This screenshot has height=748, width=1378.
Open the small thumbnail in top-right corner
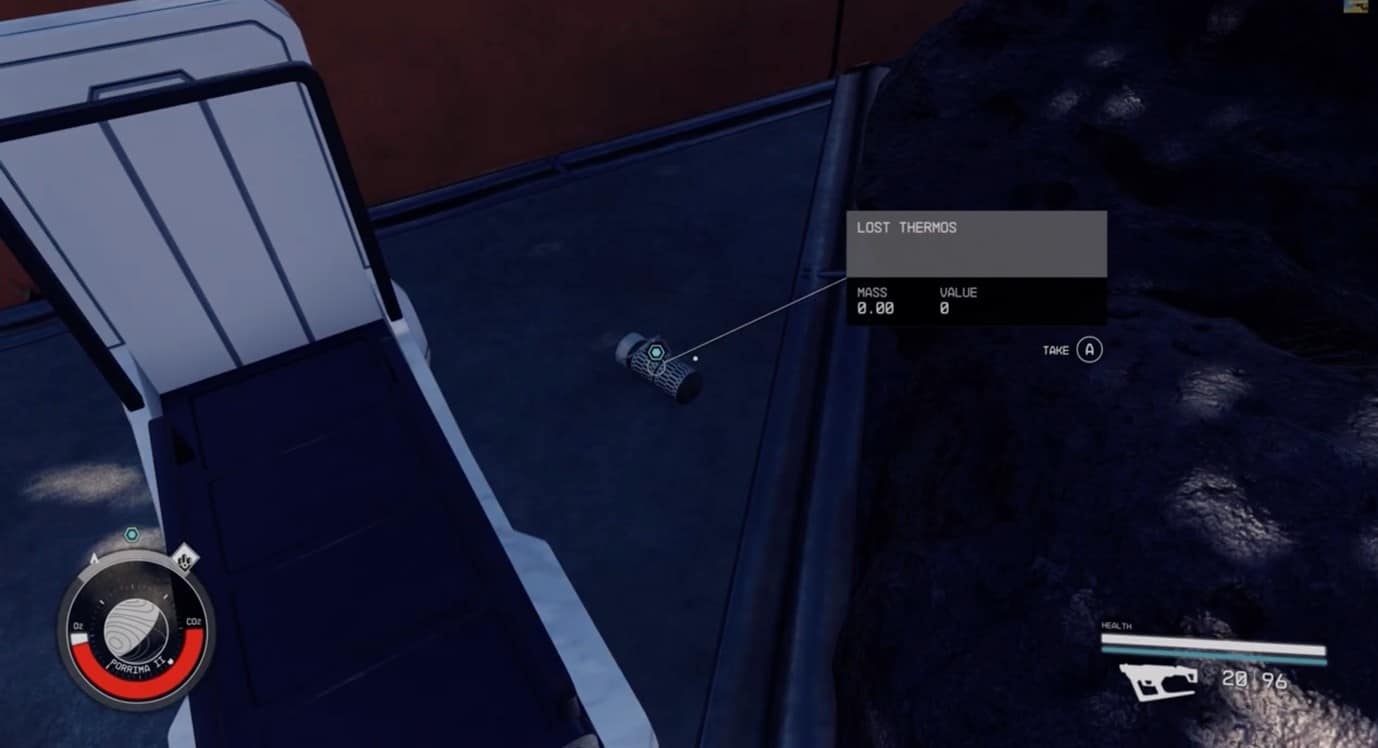coord(1361,7)
